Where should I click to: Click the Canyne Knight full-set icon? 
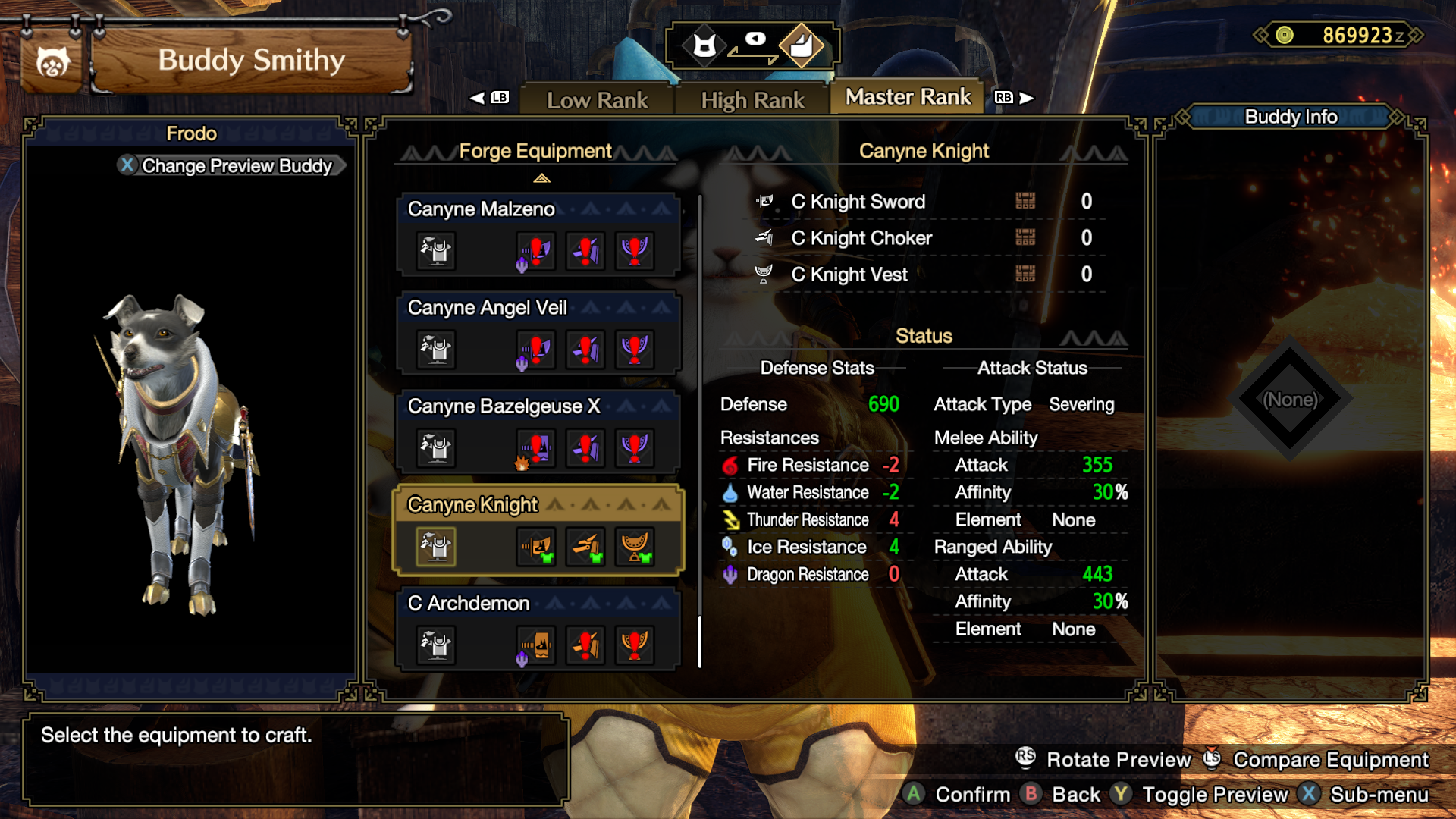(436, 546)
